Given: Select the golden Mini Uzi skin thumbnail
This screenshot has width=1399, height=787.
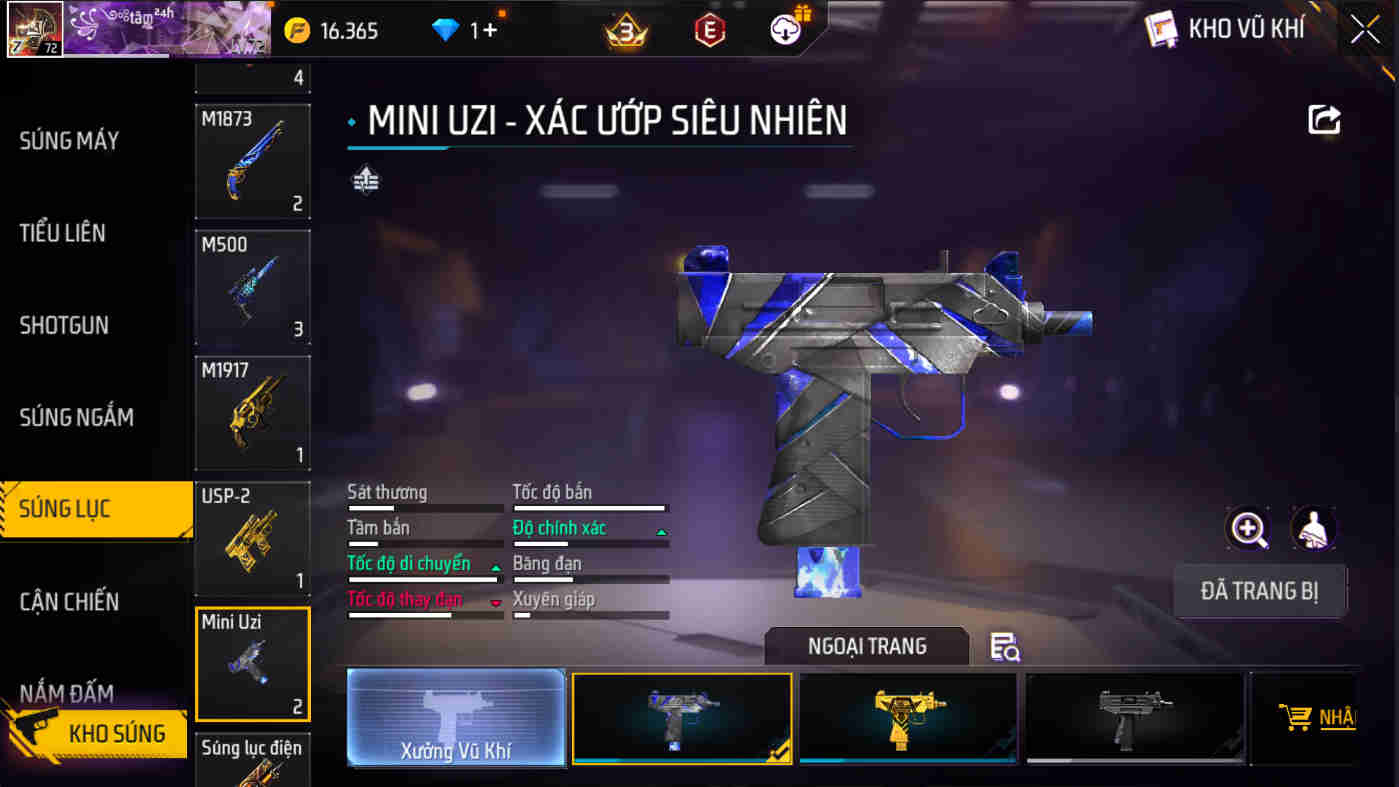Looking at the screenshot, I should (908, 717).
